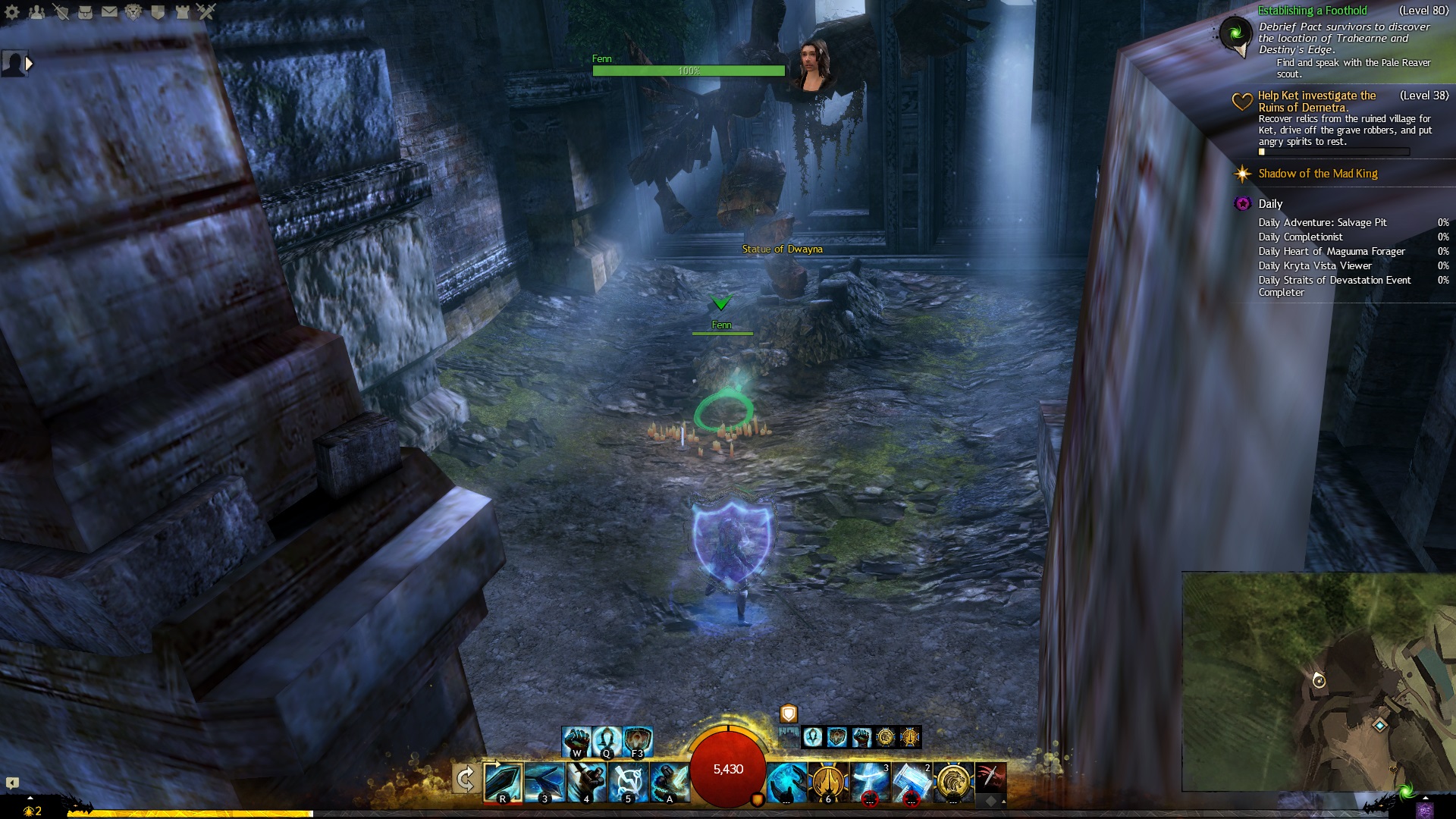Viewport: 1456px width, 819px height.
Task: Open the hero panel sword-and-shield icon
Action: [x=61, y=11]
